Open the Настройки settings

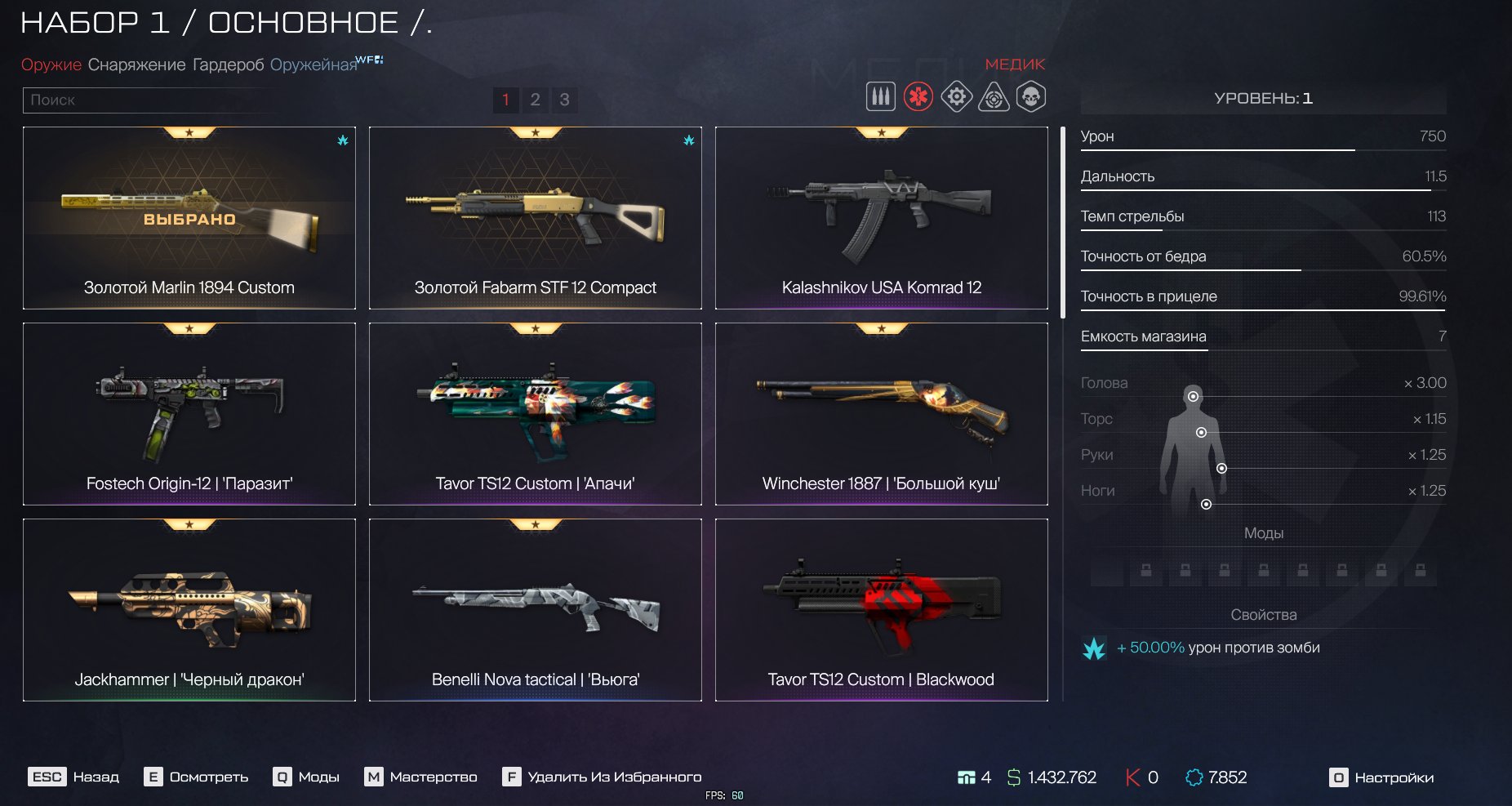(x=1381, y=777)
